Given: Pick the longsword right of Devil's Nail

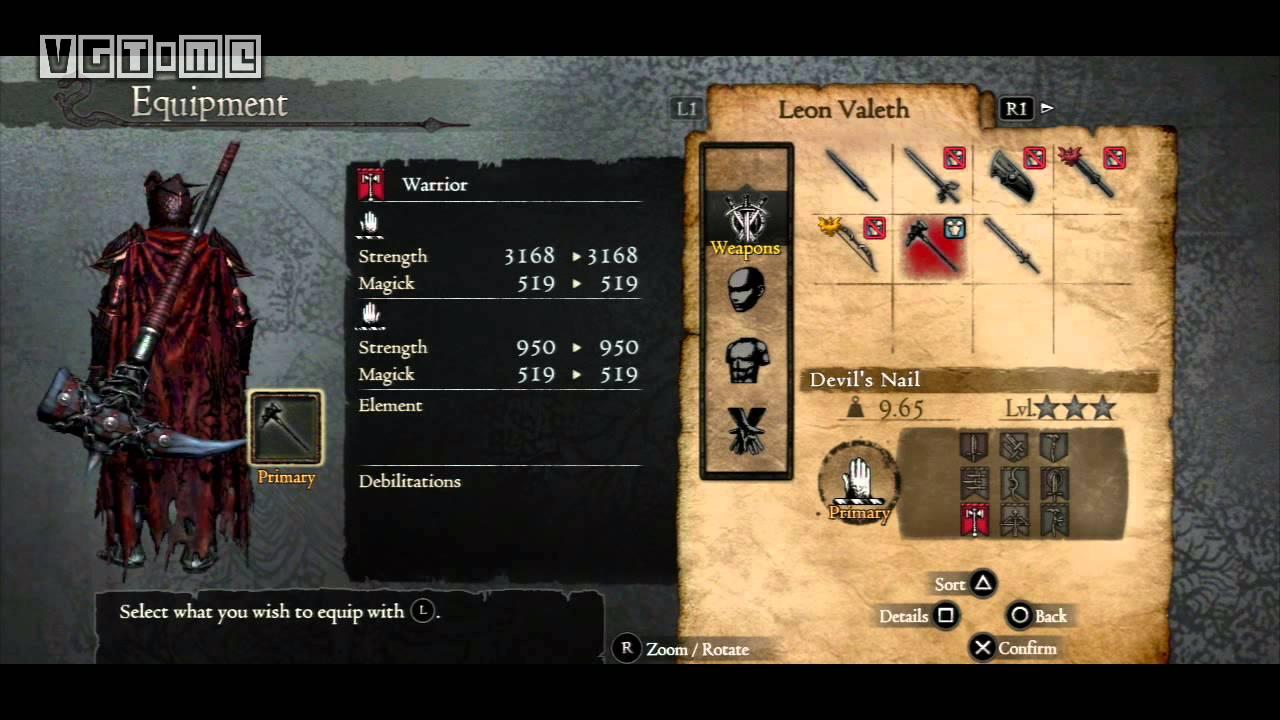Looking at the screenshot, I should click(x=1012, y=245).
